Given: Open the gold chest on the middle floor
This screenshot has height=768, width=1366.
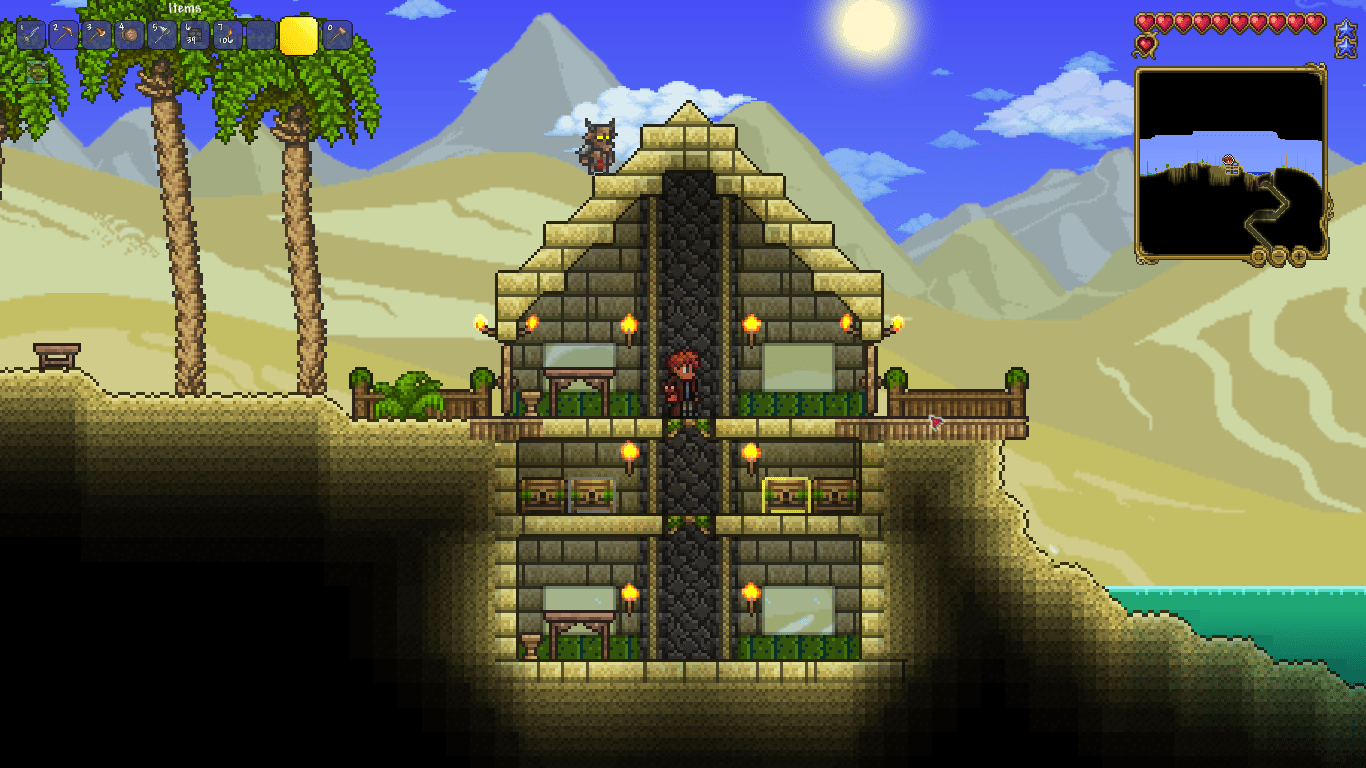Looking at the screenshot, I should coord(784,493).
